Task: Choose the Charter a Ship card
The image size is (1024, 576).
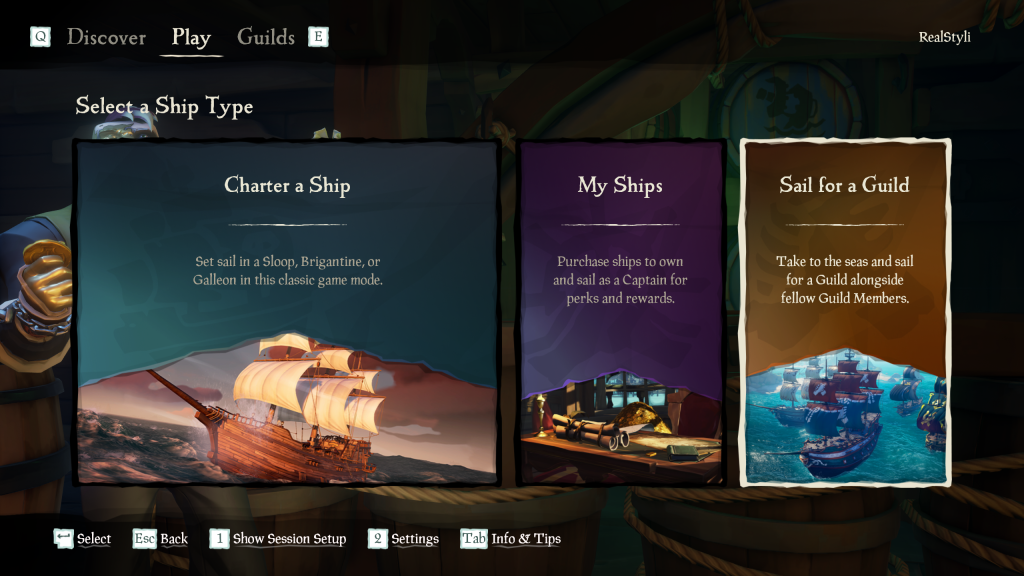Action: click(x=287, y=312)
